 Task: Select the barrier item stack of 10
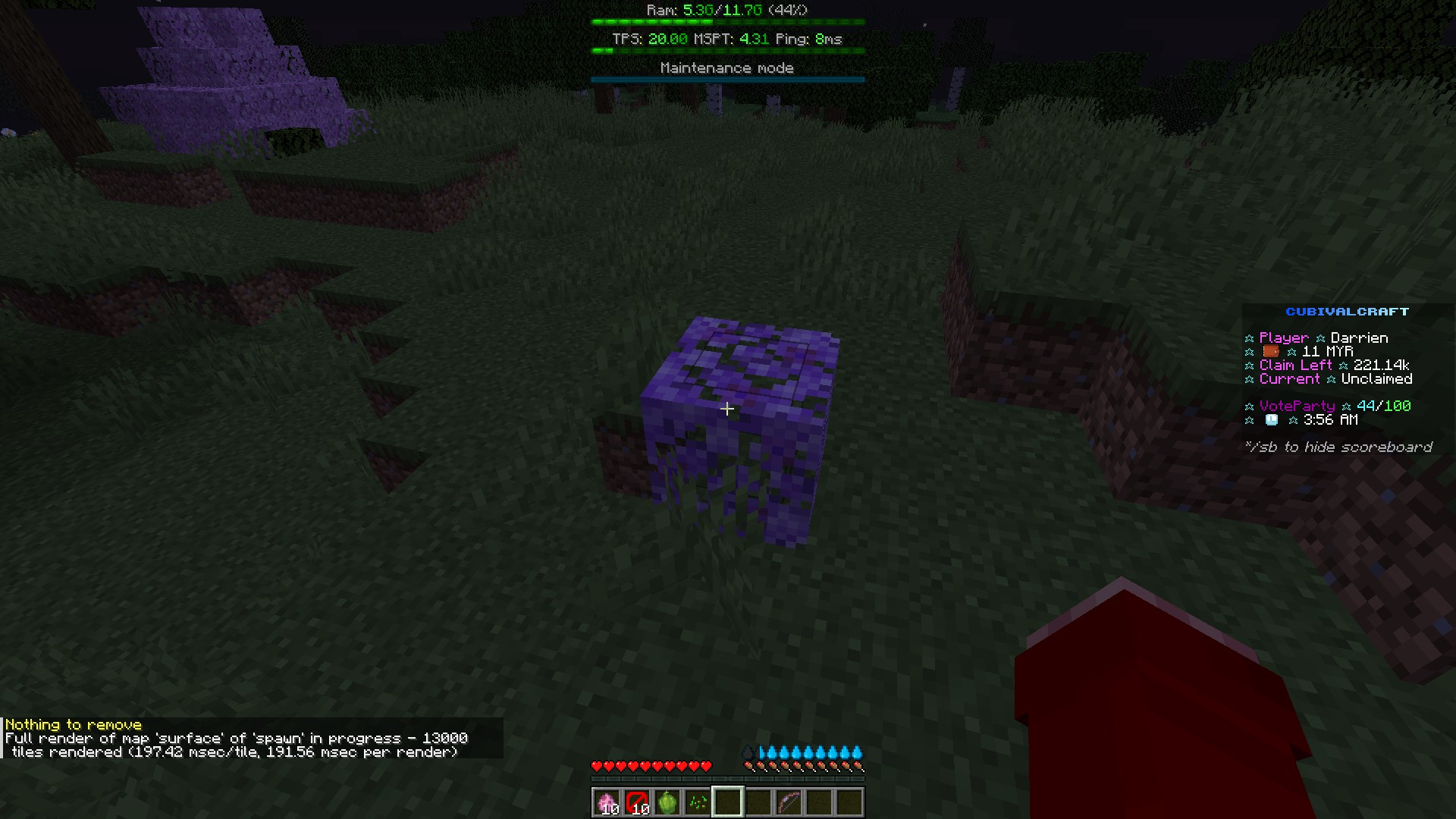(x=637, y=801)
